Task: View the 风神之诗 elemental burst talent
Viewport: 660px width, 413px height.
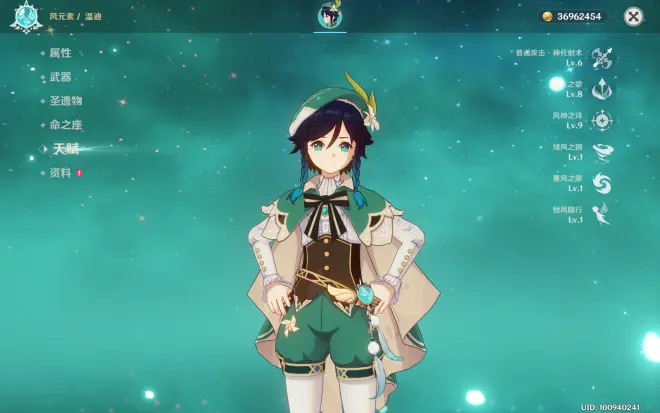Action: (x=601, y=120)
